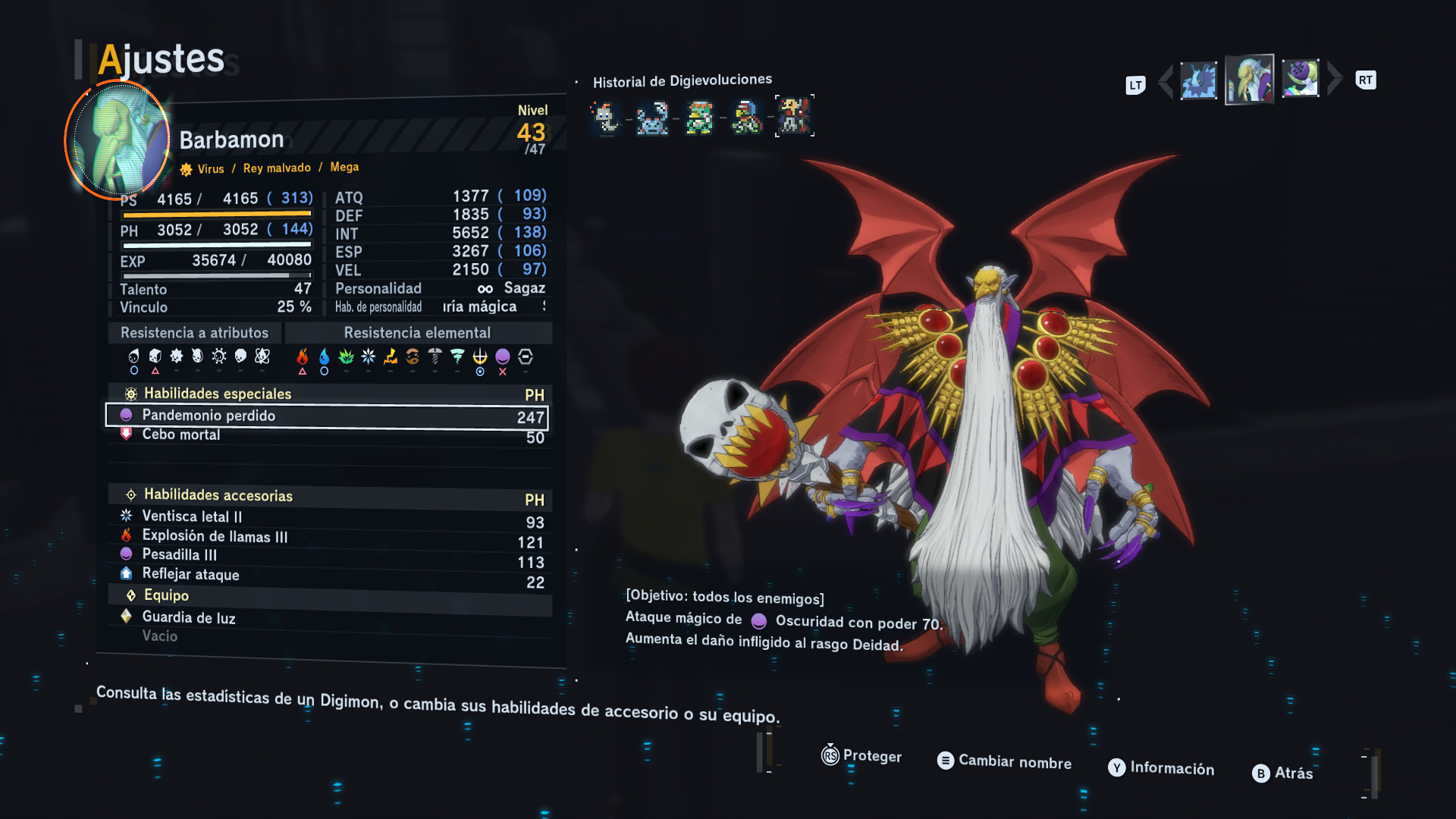Viewport: 1456px width, 819px height.
Task: Select the Reflejar ataque accessory skill
Action: (x=326, y=576)
